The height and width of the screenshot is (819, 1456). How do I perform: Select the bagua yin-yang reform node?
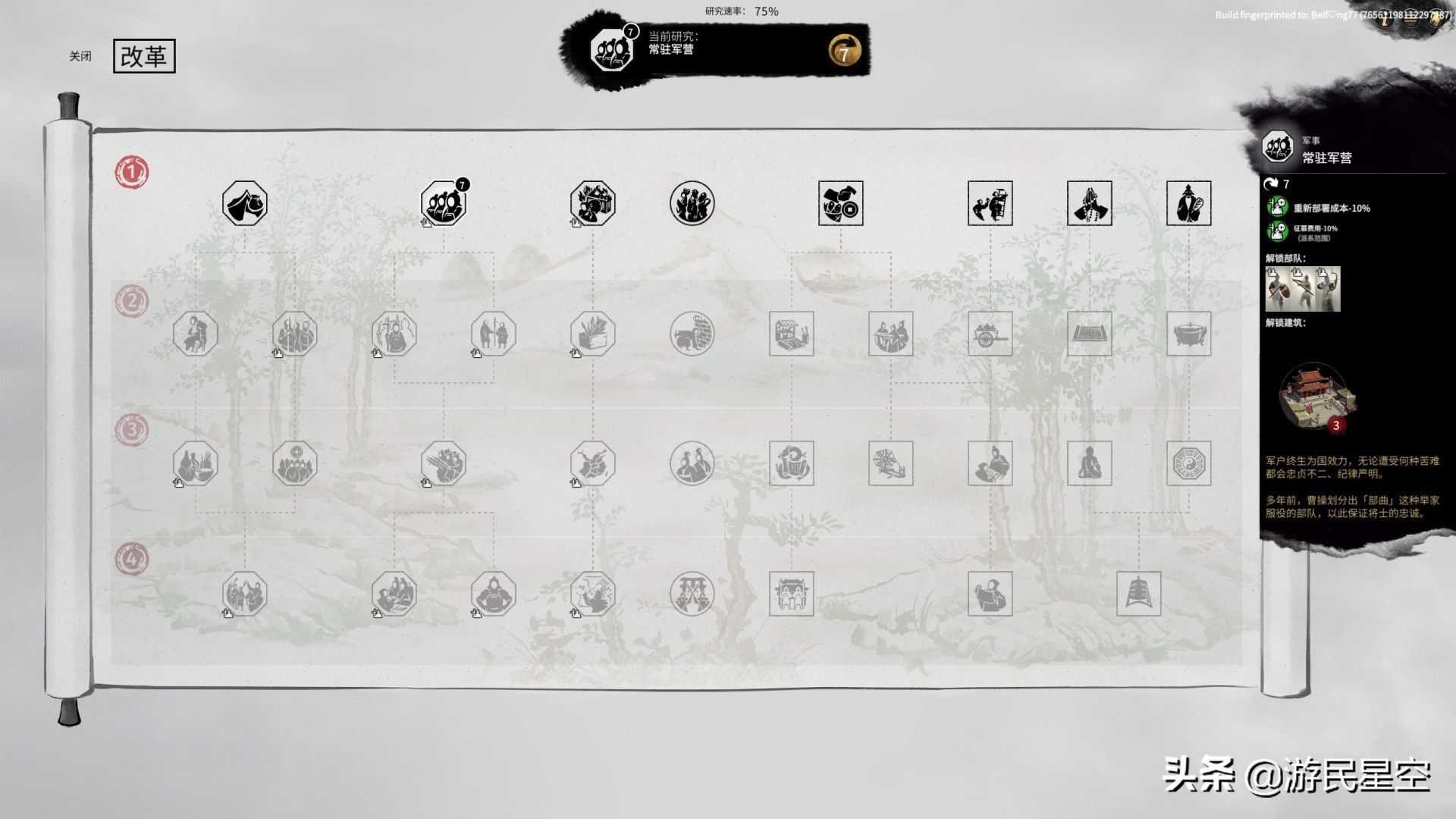coord(1188,463)
